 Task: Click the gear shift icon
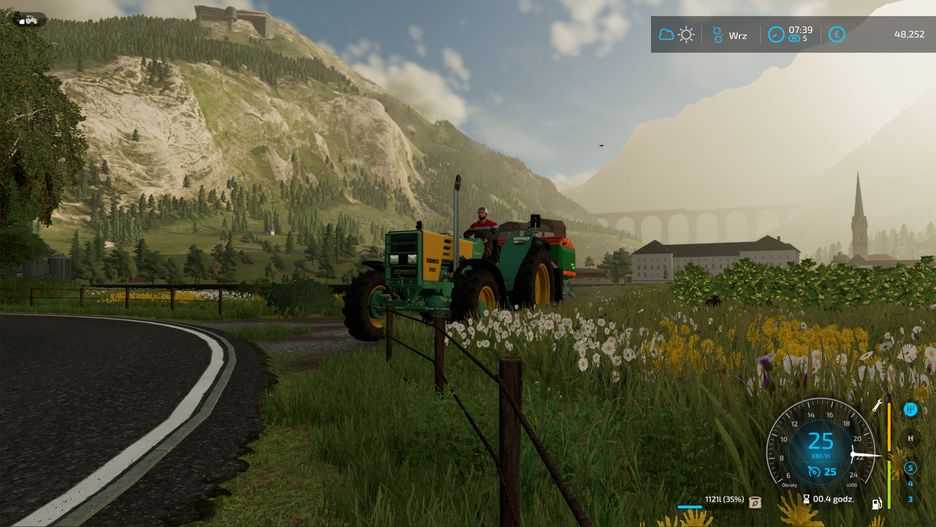(911, 408)
